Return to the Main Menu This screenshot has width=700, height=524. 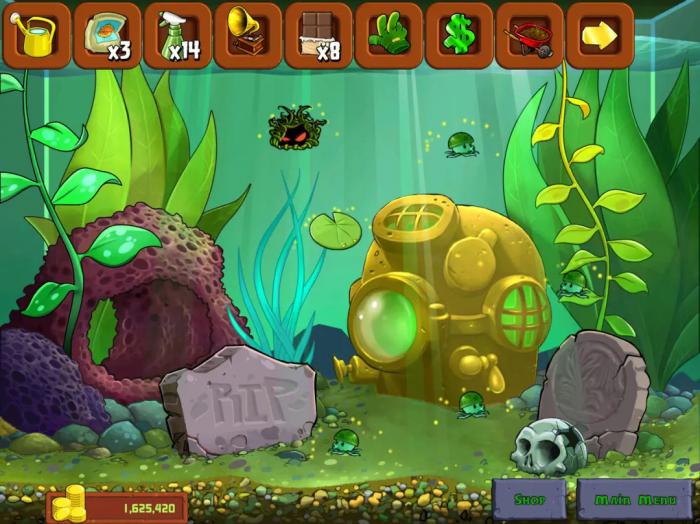(x=636, y=499)
